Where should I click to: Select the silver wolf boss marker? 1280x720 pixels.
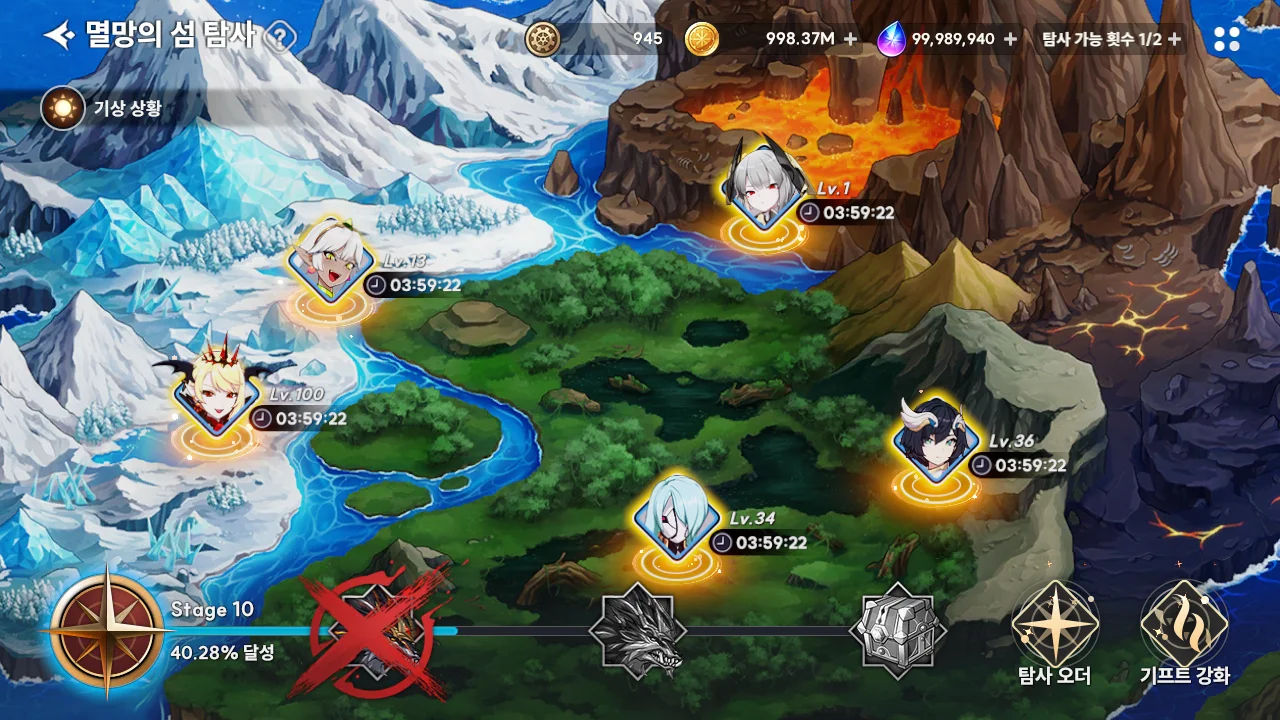pyautogui.click(x=637, y=632)
